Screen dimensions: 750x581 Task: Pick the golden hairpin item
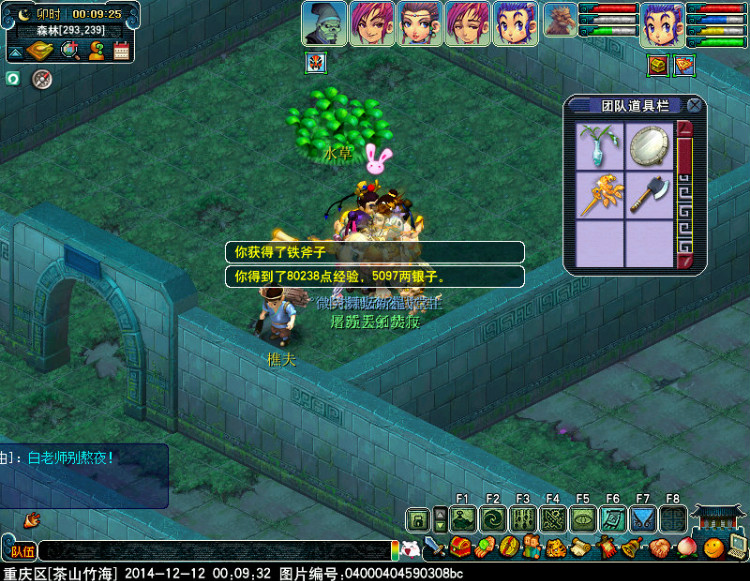coord(600,195)
